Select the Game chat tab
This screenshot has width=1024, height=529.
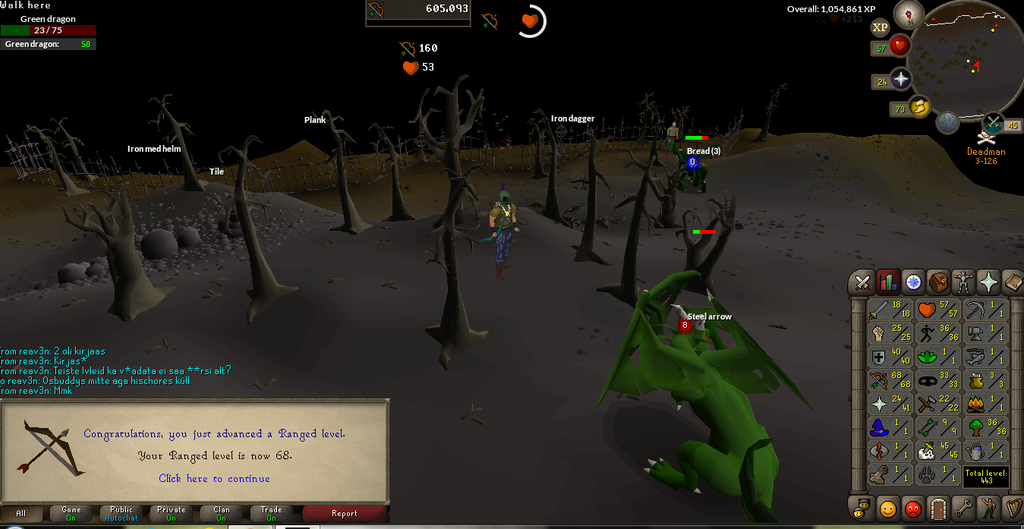click(71, 513)
